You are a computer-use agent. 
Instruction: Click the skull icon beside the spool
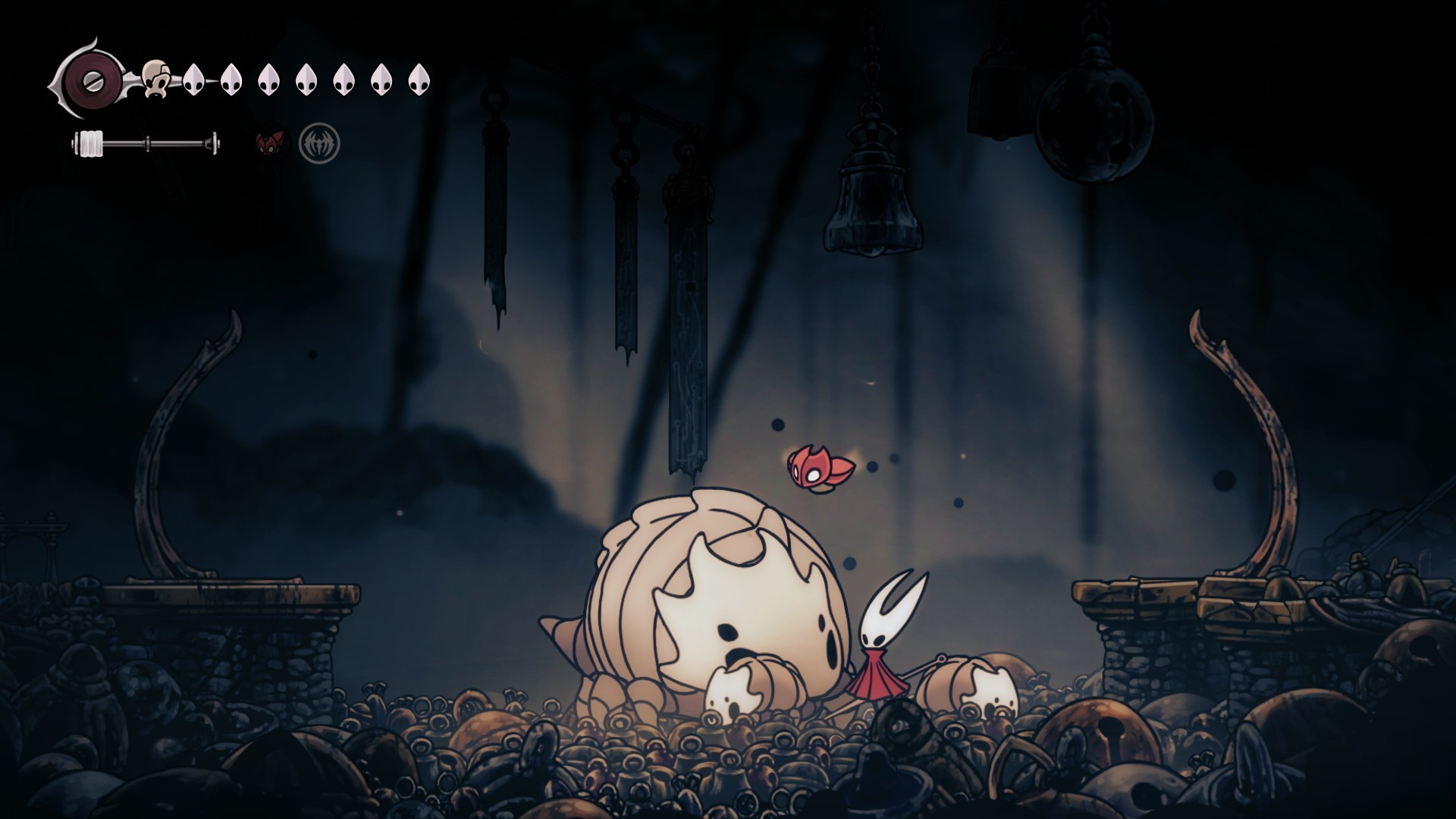click(x=157, y=77)
